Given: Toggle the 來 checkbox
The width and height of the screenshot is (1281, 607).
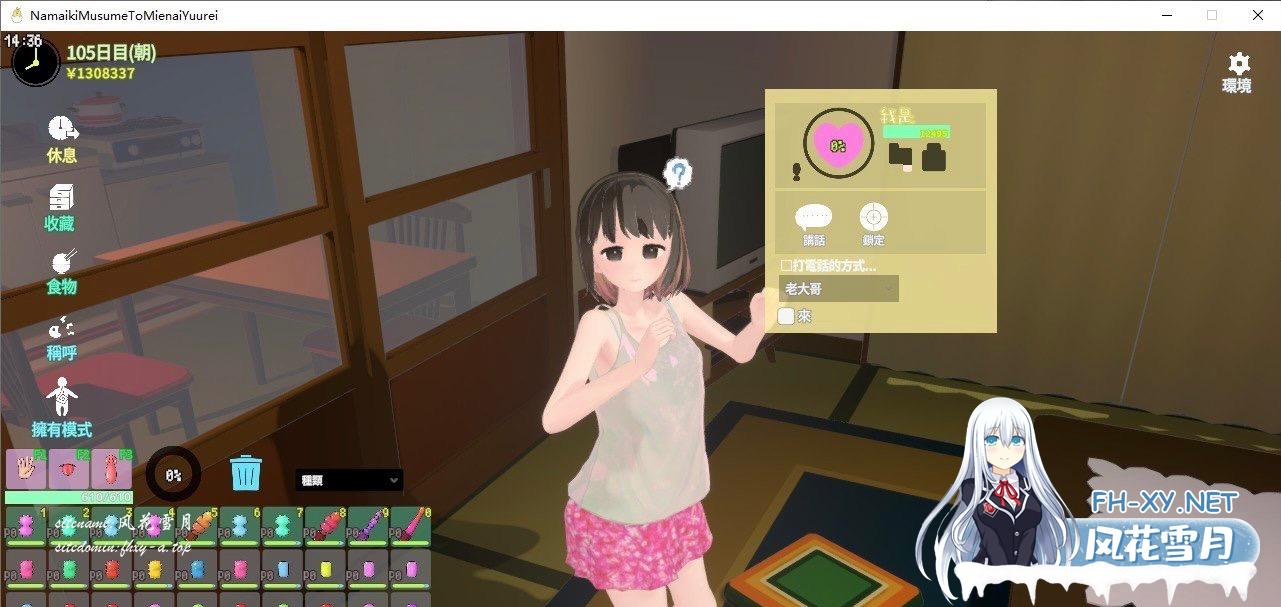Looking at the screenshot, I should pyautogui.click(x=787, y=316).
